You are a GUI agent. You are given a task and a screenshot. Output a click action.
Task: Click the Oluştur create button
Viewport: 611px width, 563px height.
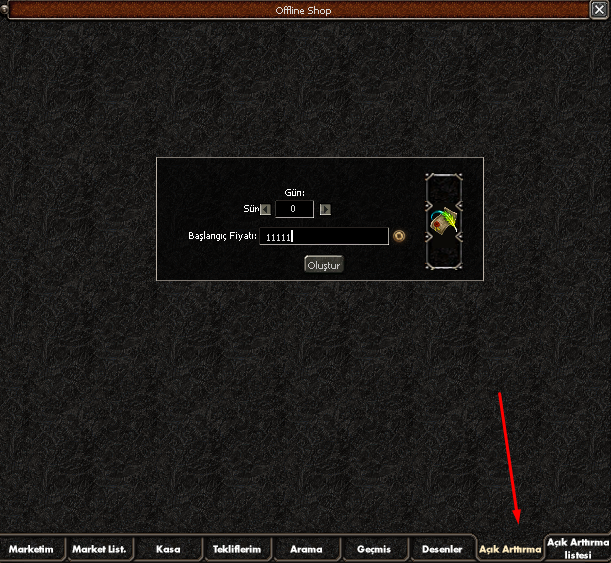(324, 265)
